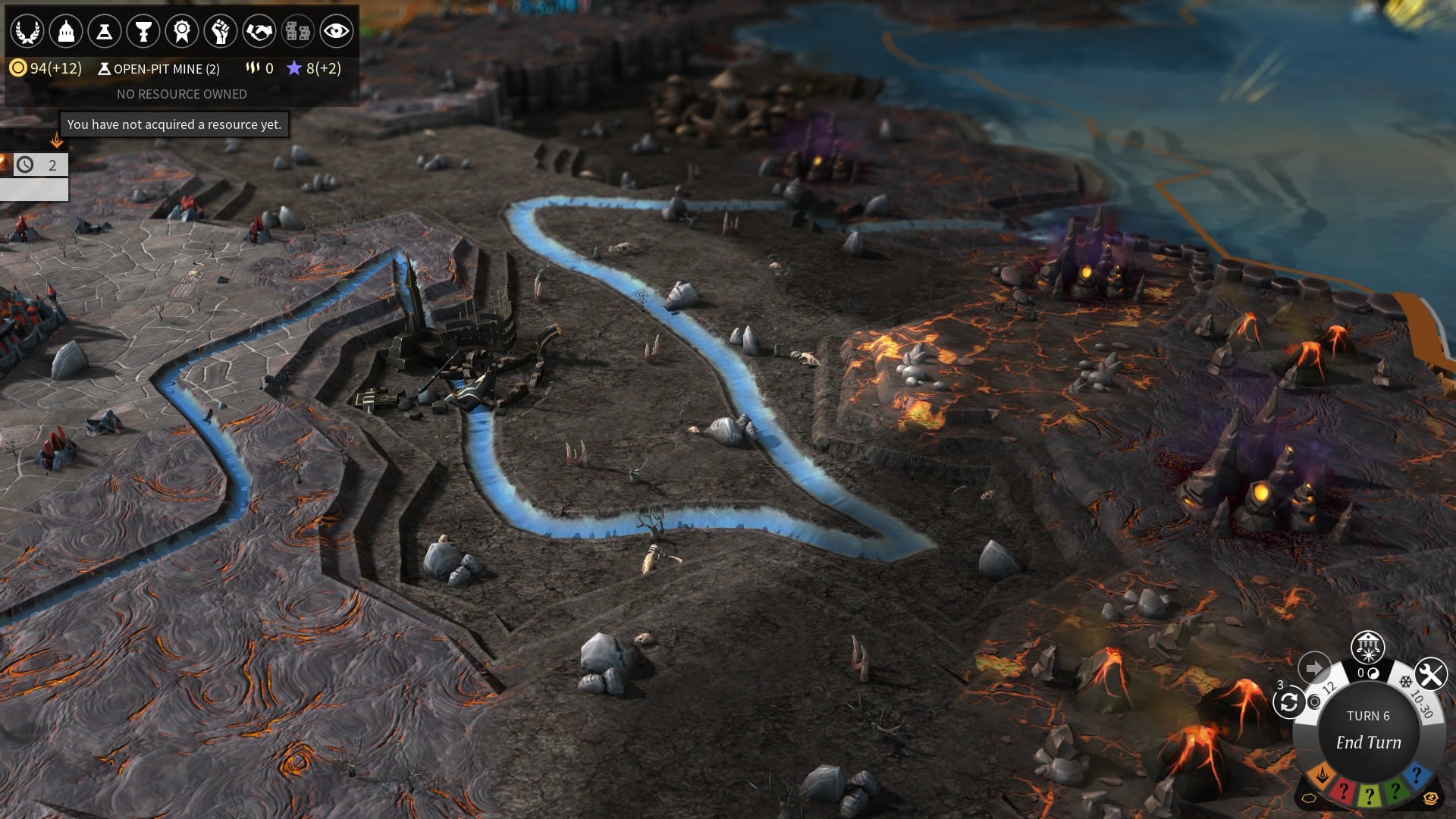Toggle the stacked hexagon layers icon
1456x819 pixels.
[1430, 799]
